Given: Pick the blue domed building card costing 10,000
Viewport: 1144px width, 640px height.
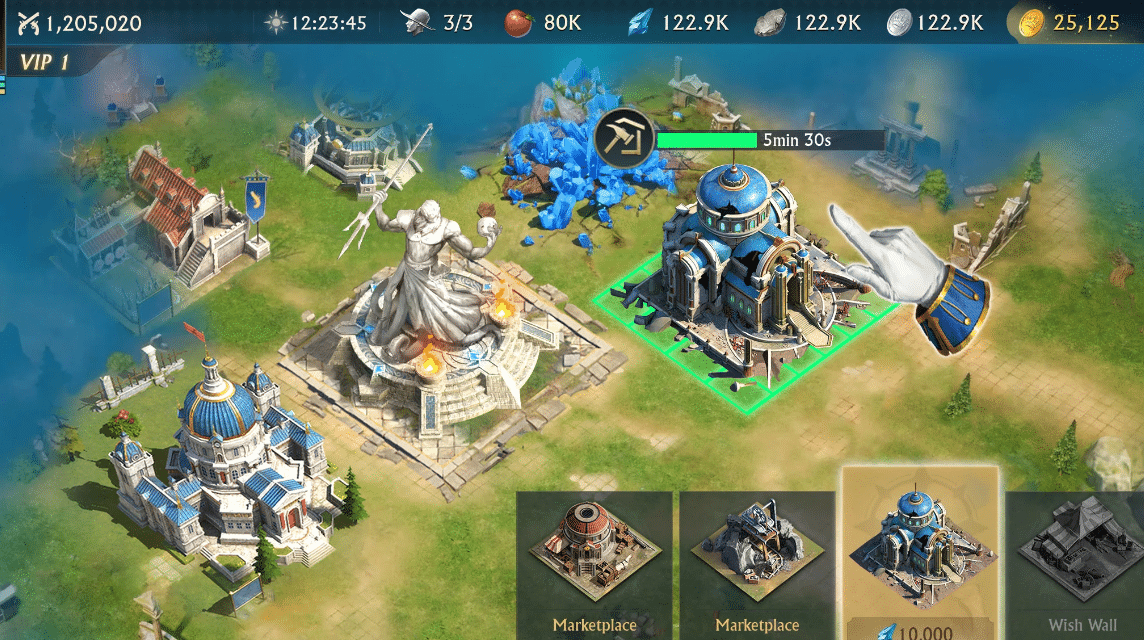Looking at the screenshot, I should click(920, 555).
